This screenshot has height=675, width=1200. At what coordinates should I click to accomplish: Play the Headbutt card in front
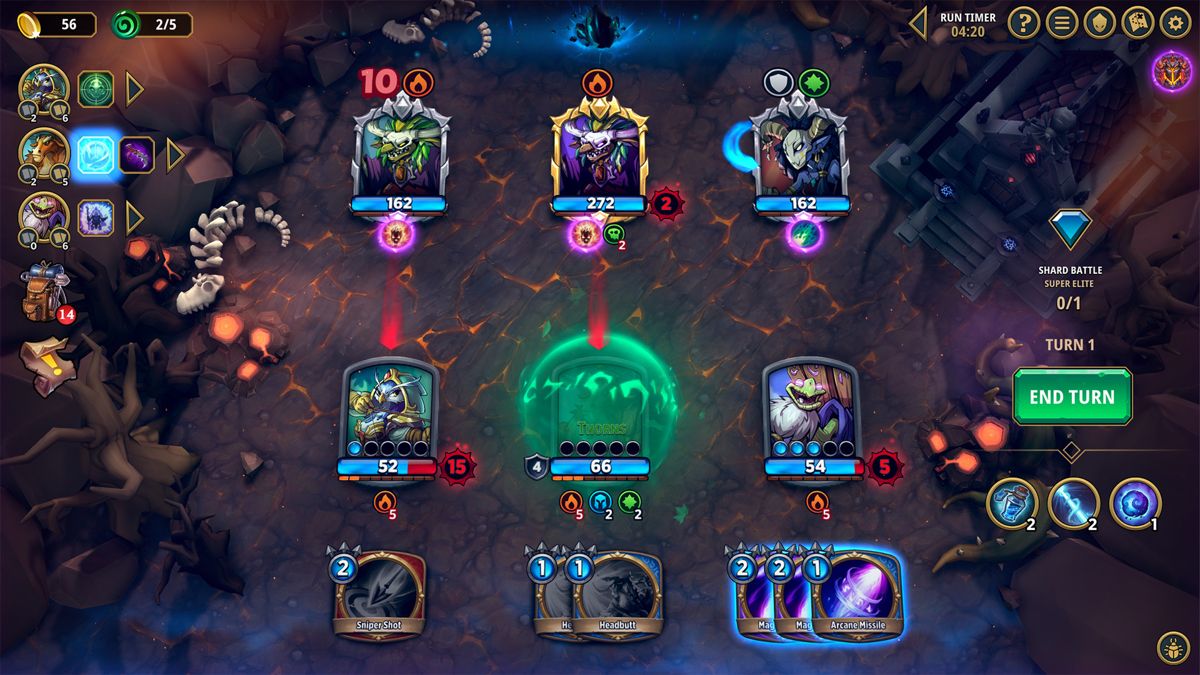coord(619,596)
